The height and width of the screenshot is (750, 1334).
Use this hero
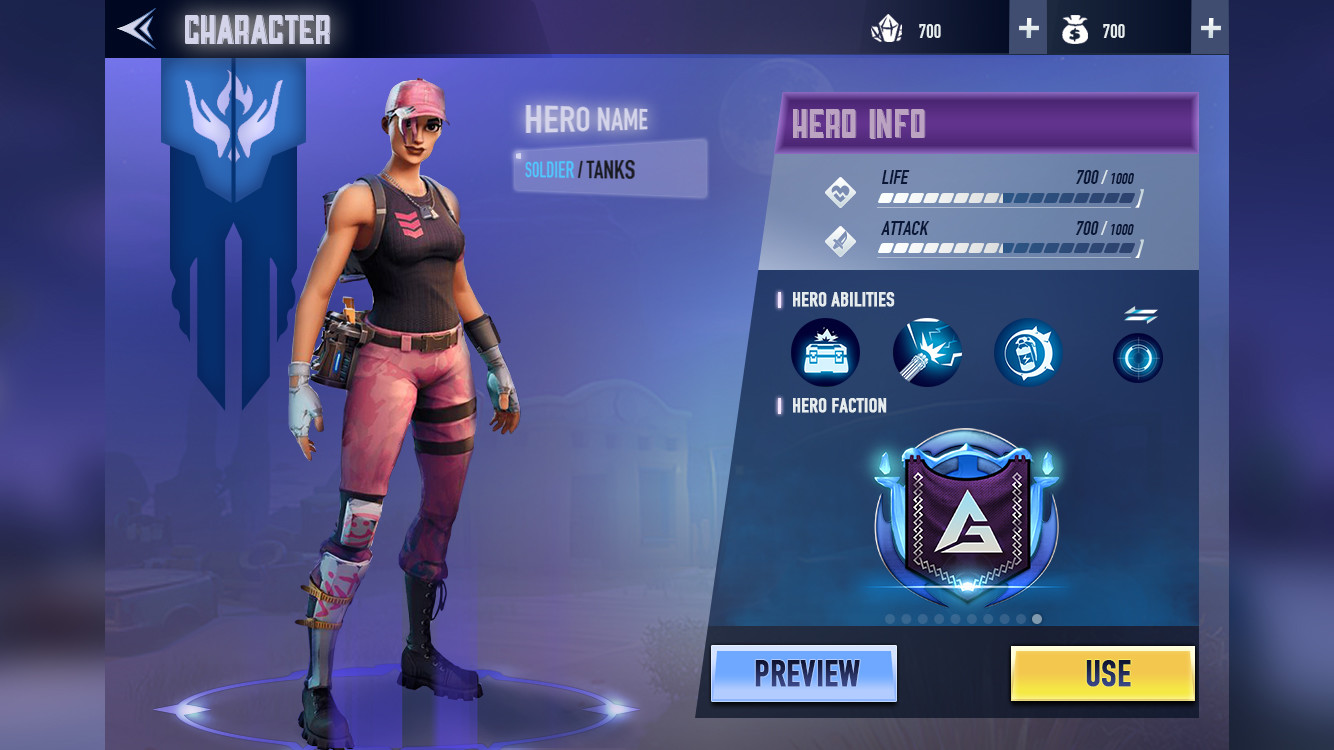1103,674
